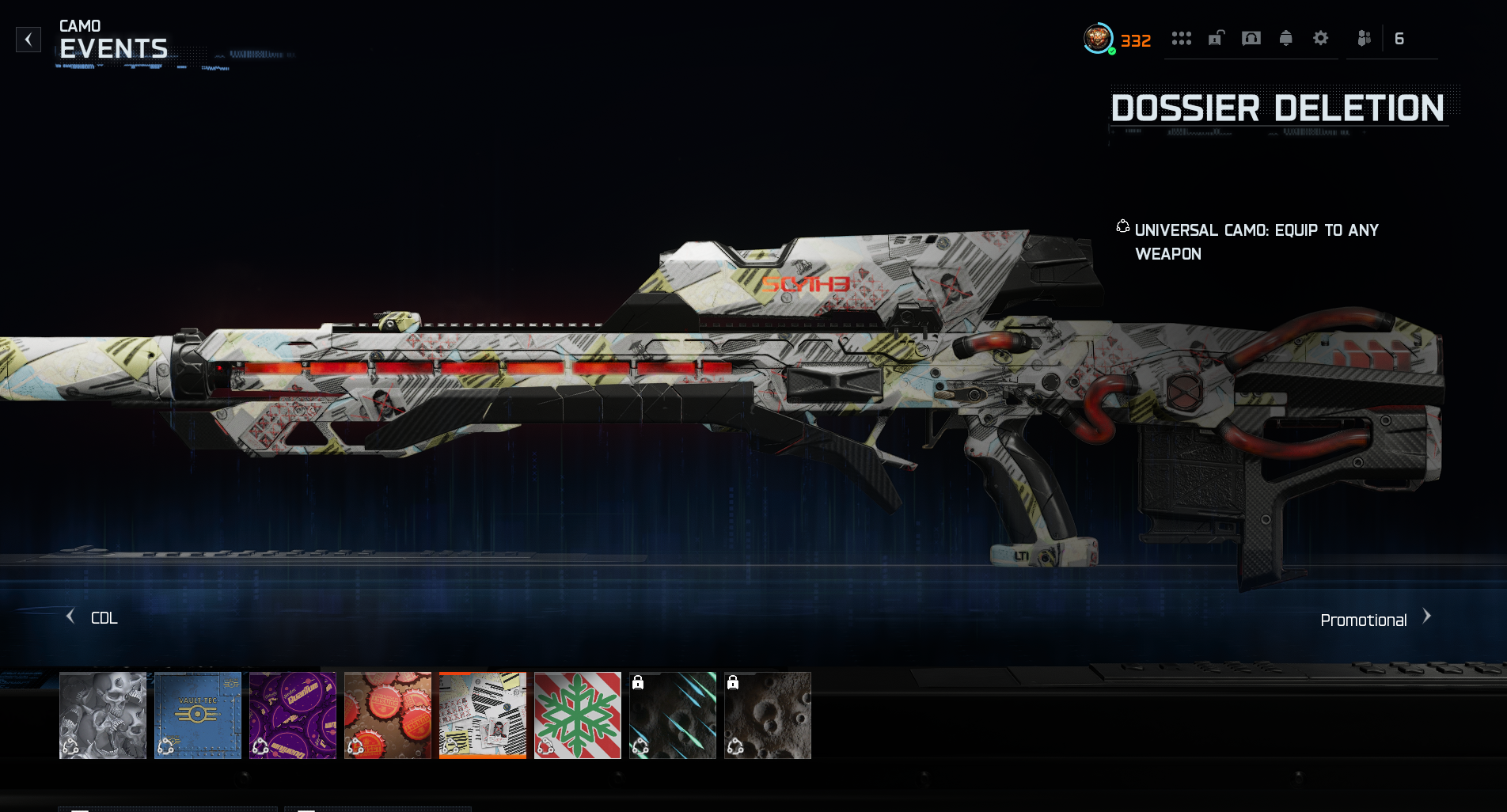Viewport: 1507px width, 812px height.
Task: Click the unlock padlock icon in top bar
Action: click(1217, 38)
